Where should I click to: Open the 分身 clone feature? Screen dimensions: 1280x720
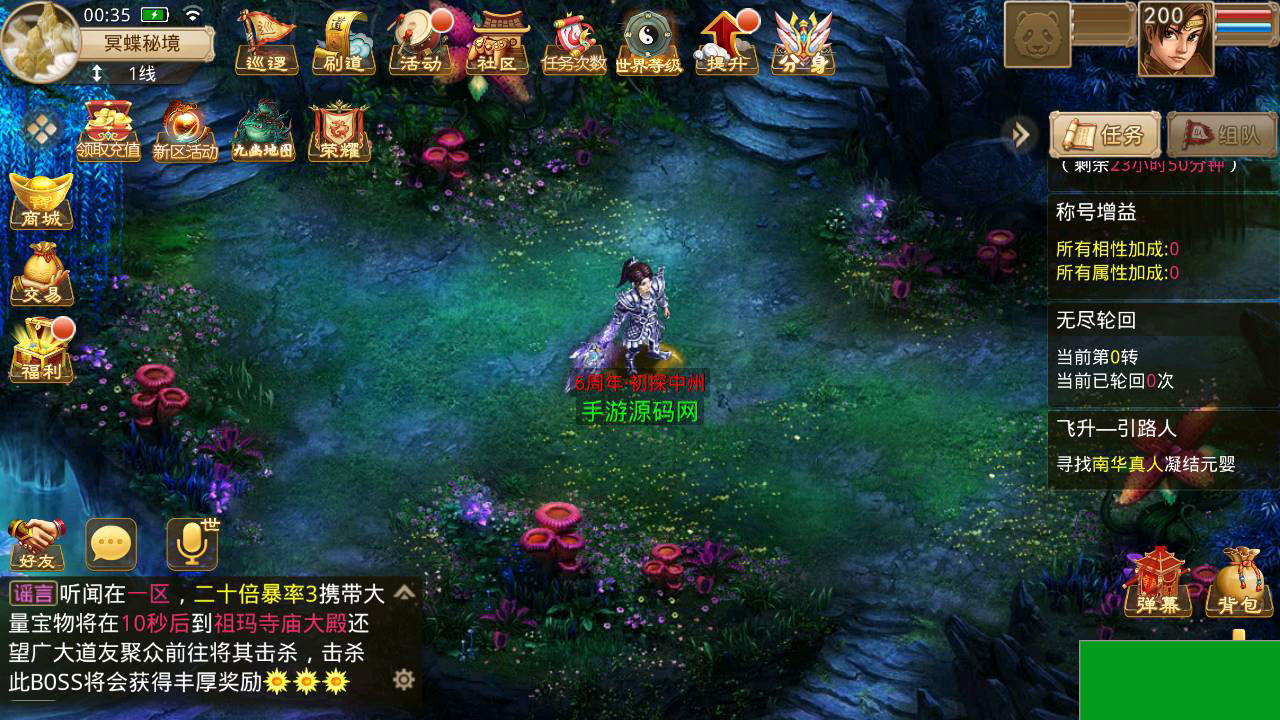click(x=803, y=44)
